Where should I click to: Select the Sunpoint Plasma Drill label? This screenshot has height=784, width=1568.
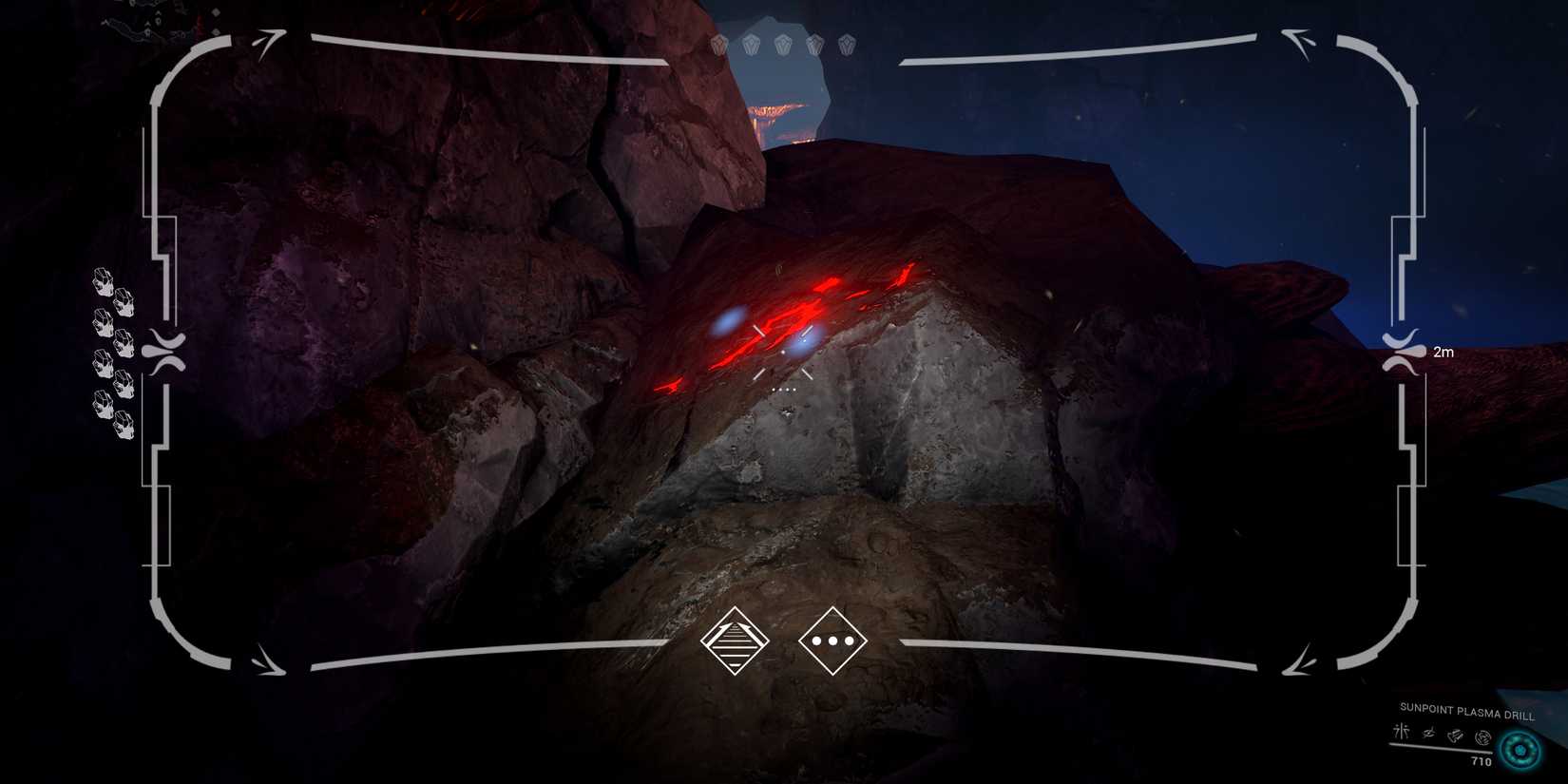click(1466, 709)
